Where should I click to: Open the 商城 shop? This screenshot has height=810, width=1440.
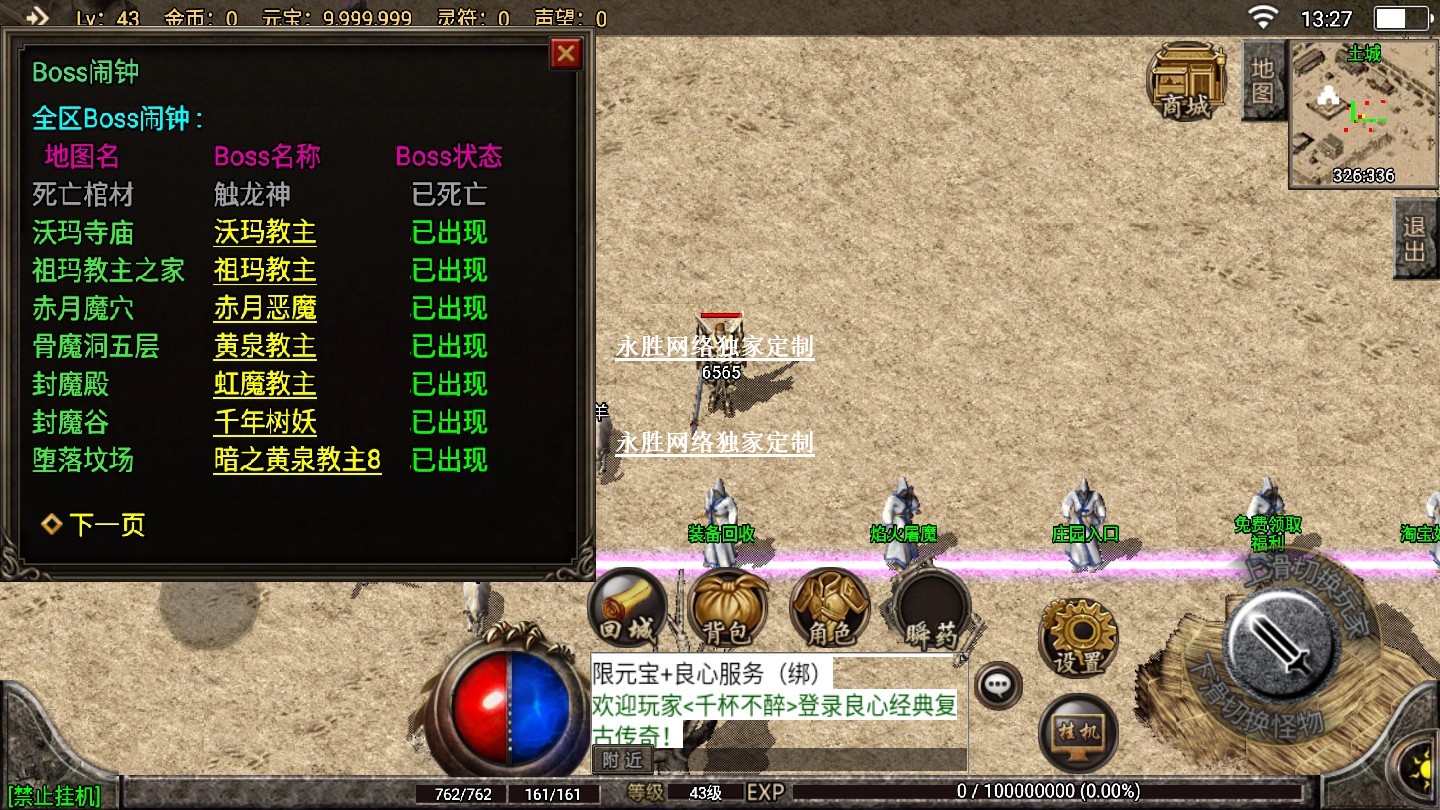click(x=1187, y=81)
